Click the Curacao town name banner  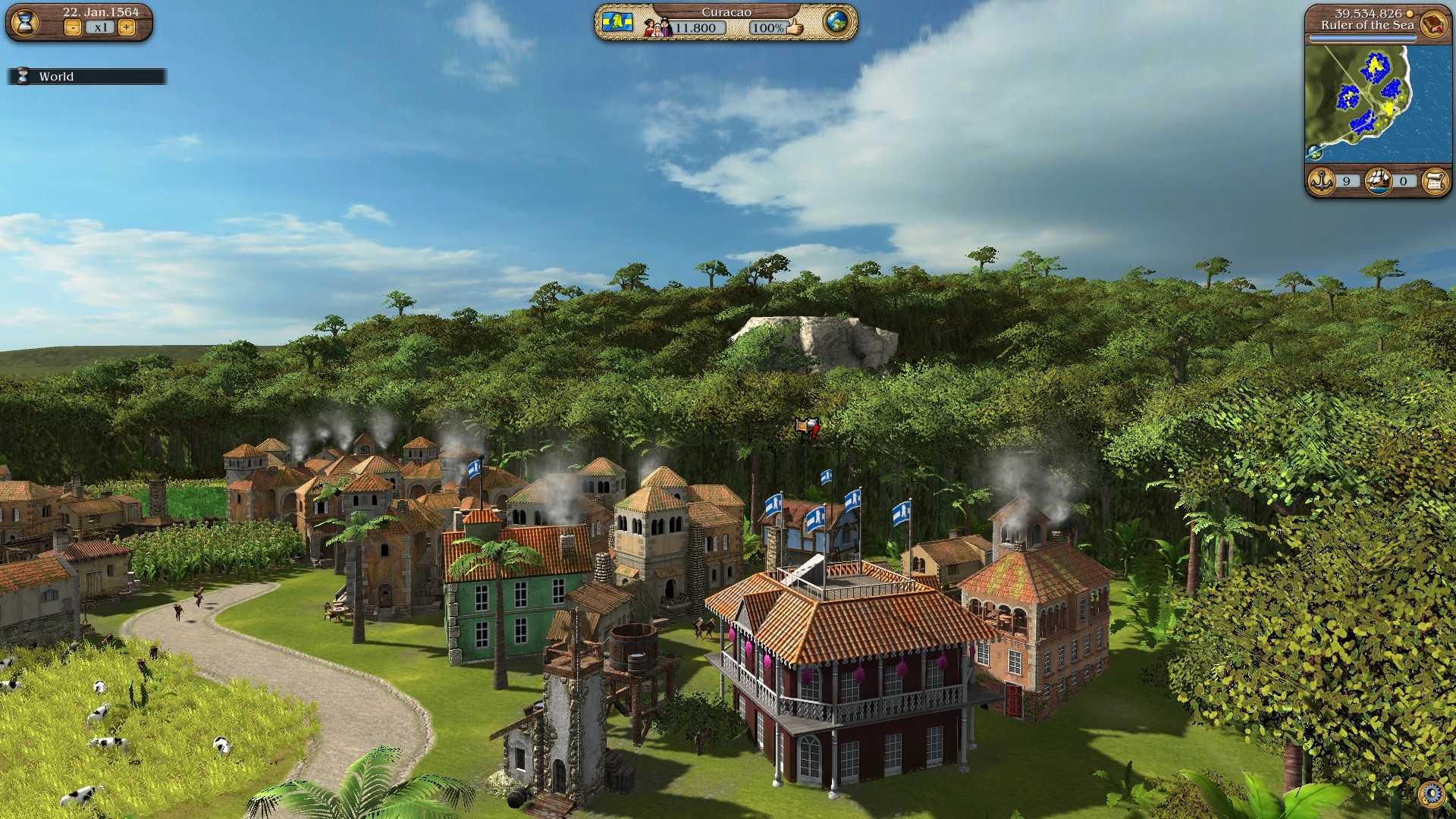[726, 12]
